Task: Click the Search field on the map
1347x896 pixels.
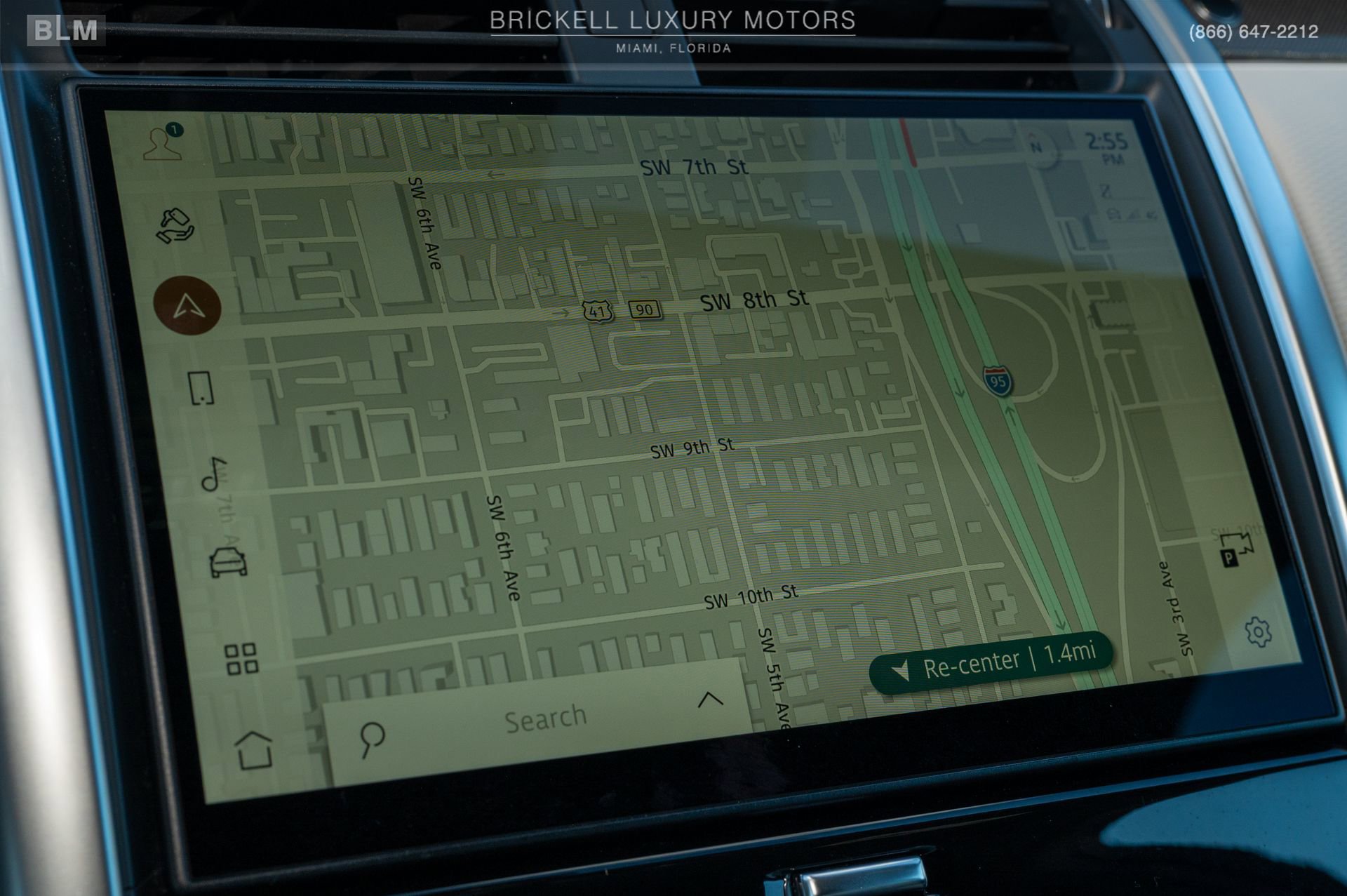Action: (x=545, y=719)
